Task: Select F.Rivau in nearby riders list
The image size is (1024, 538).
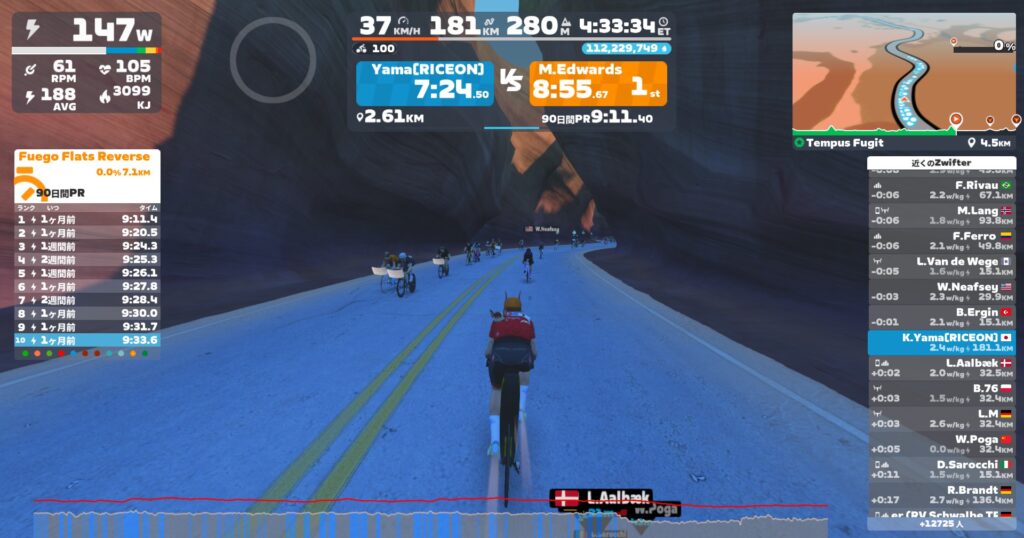Action: coord(941,190)
